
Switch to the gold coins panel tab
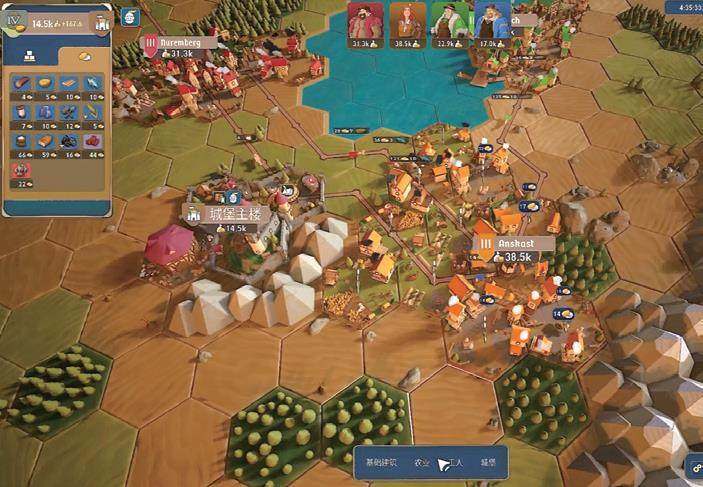tap(85, 56)
